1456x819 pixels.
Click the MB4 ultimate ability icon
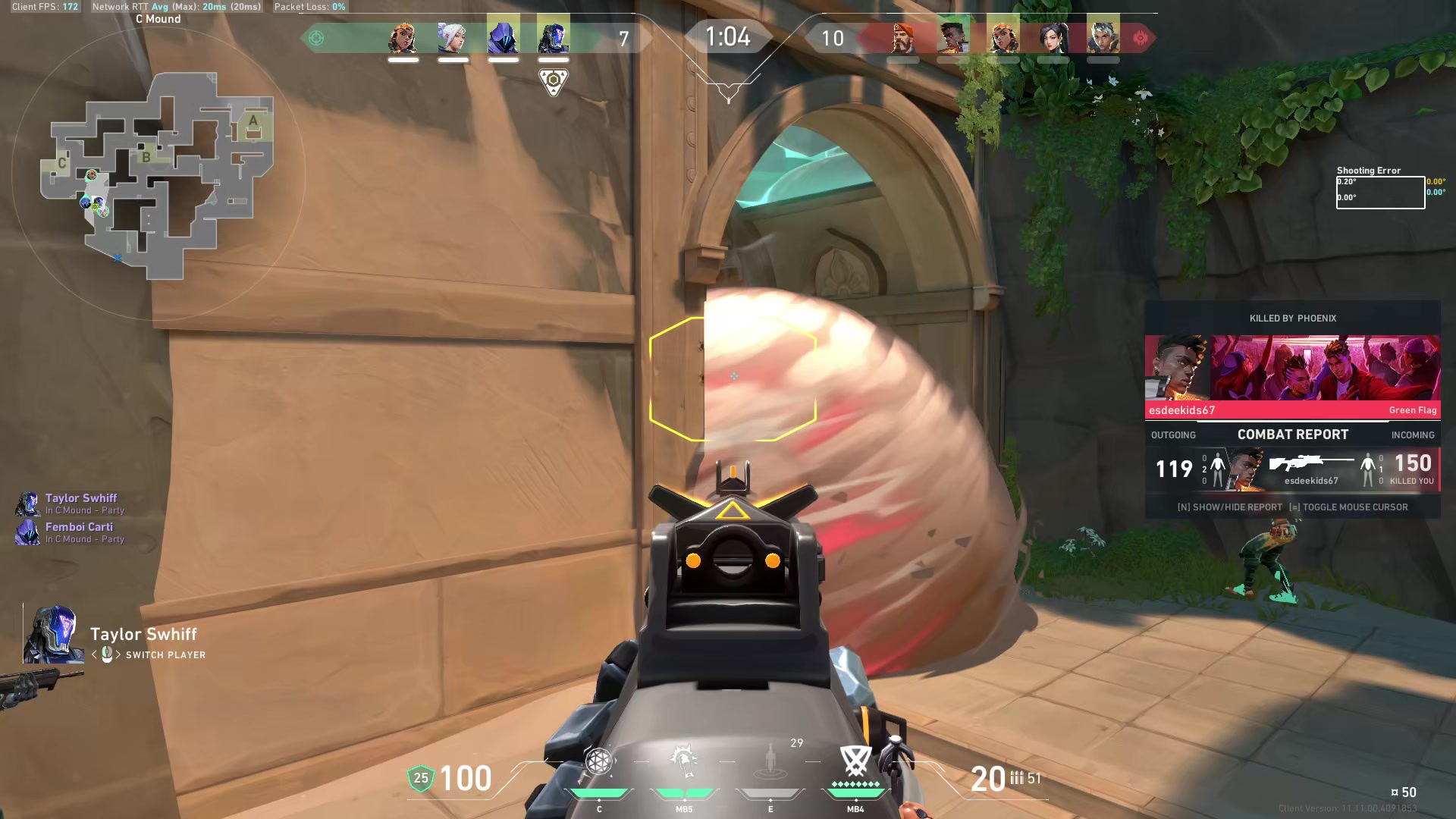click(855, 758)
